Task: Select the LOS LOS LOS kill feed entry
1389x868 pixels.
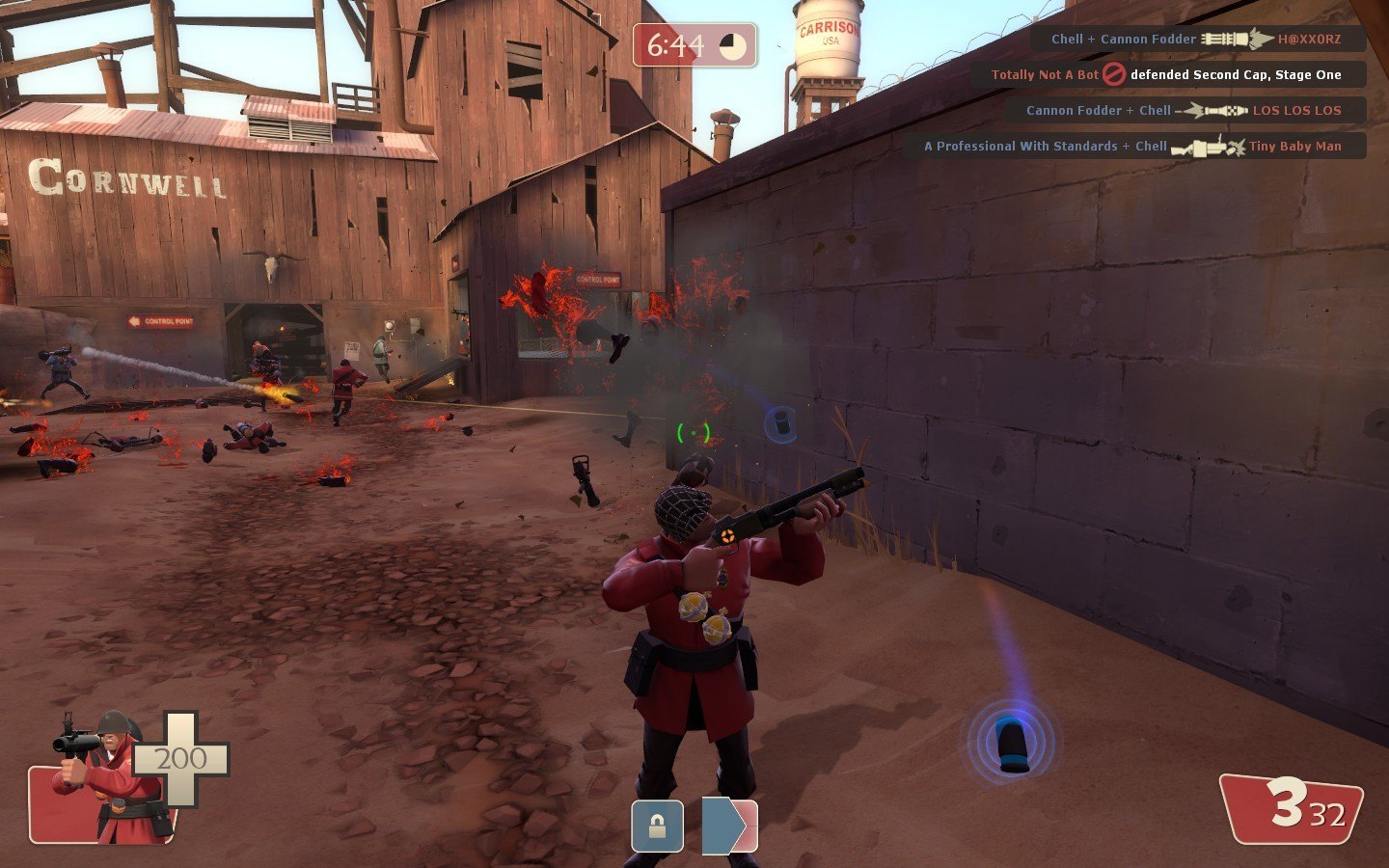Action: point(1185,110)
